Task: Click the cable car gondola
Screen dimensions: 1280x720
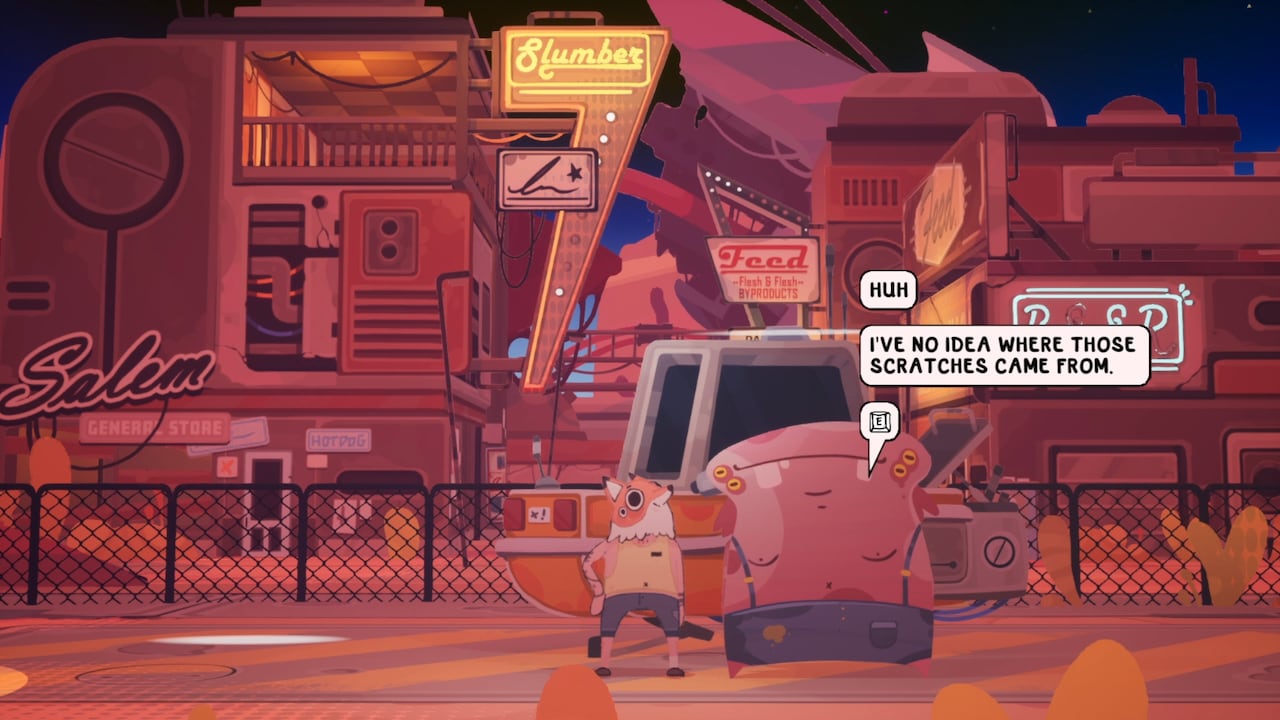Action: coord(700,420)
